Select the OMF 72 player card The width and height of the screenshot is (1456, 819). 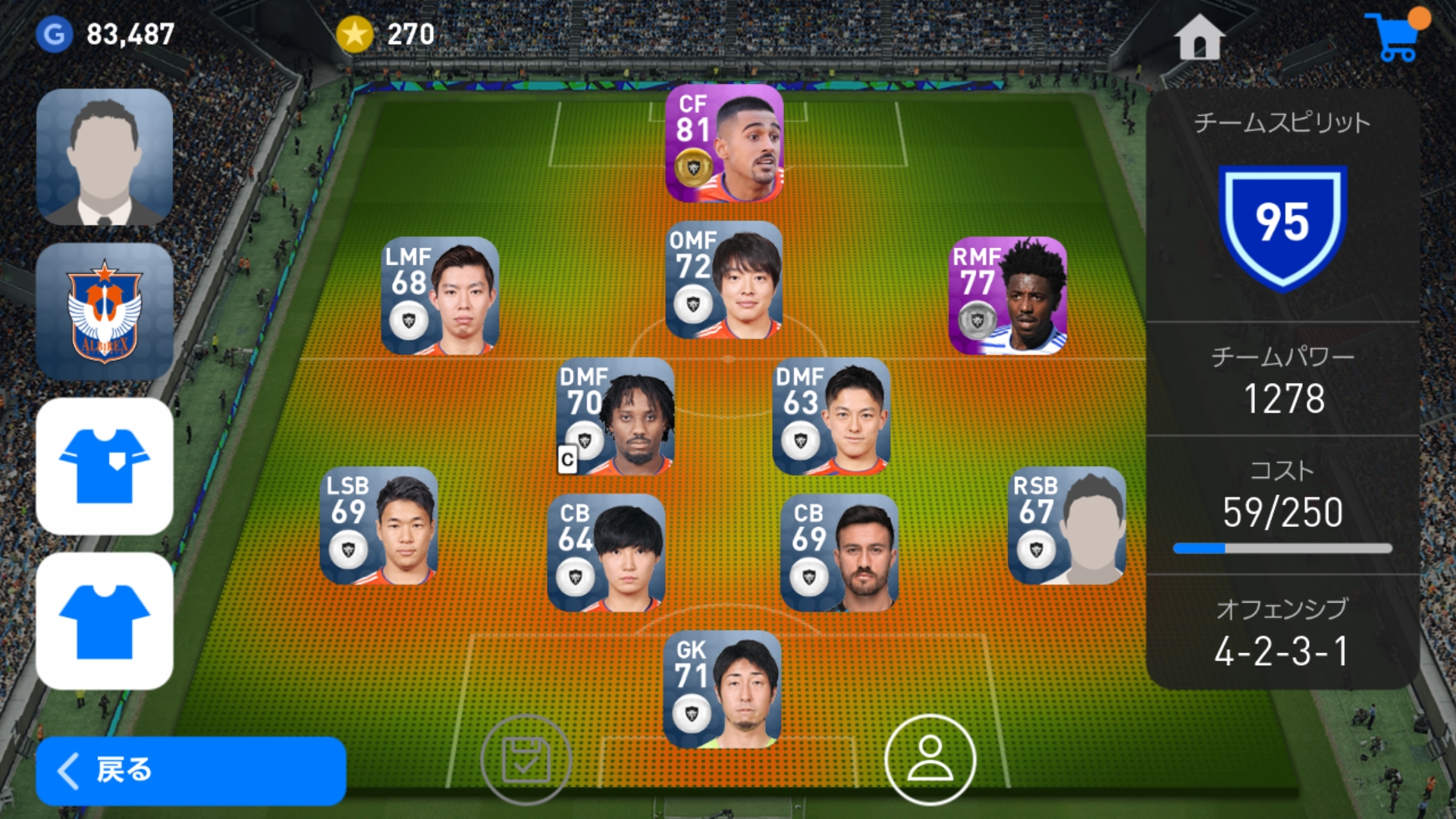click(724, 280)
